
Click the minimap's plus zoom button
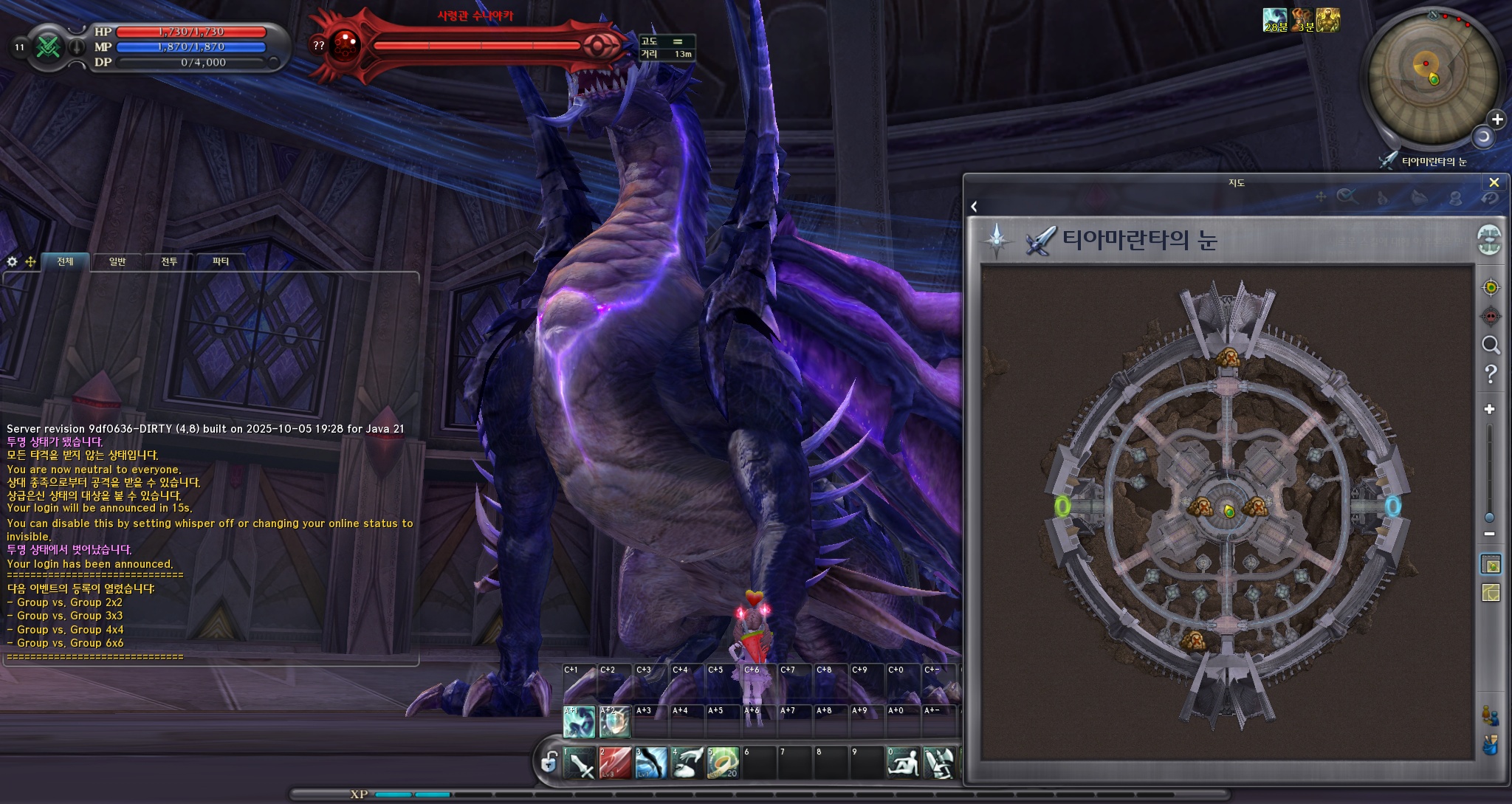click(1496, 119)
